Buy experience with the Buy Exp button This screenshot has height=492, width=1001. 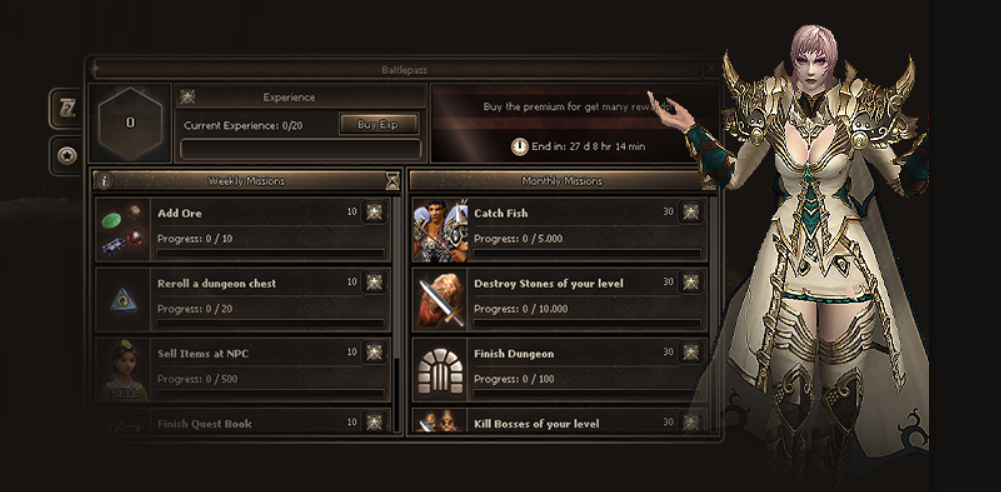[378, 125]
